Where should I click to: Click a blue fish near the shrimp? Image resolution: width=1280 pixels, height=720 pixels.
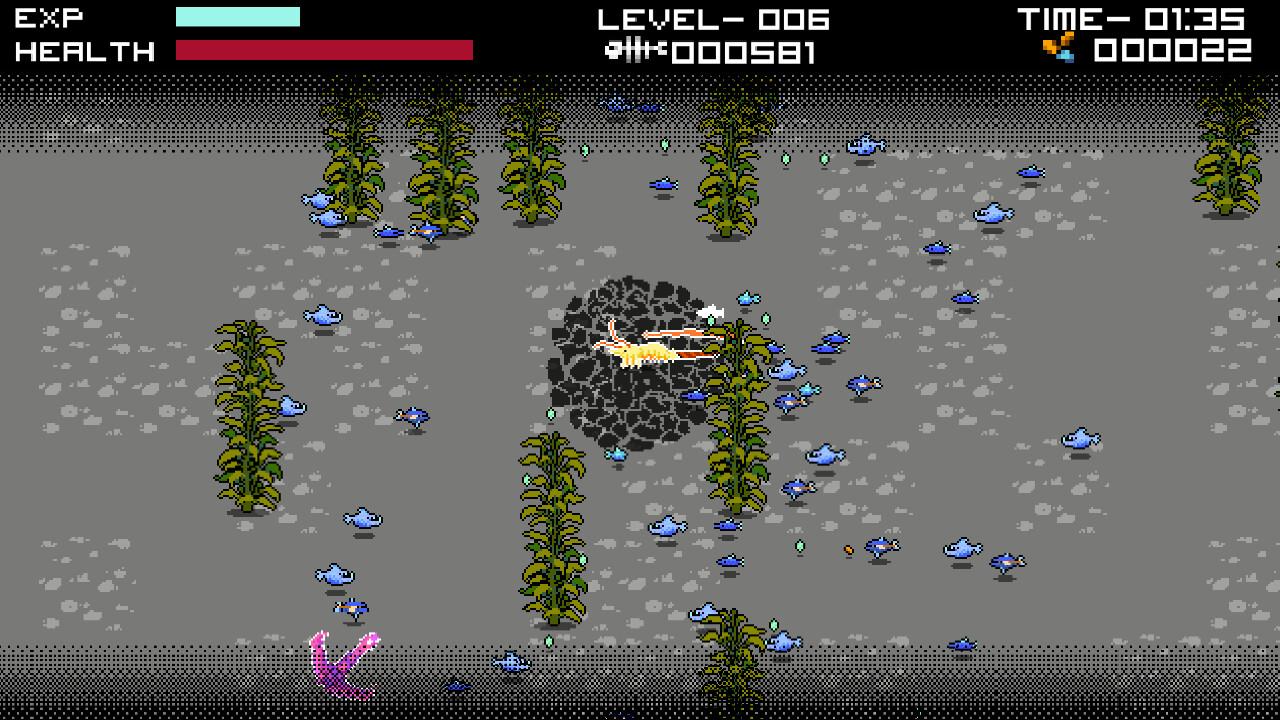(x=745, y=300)
